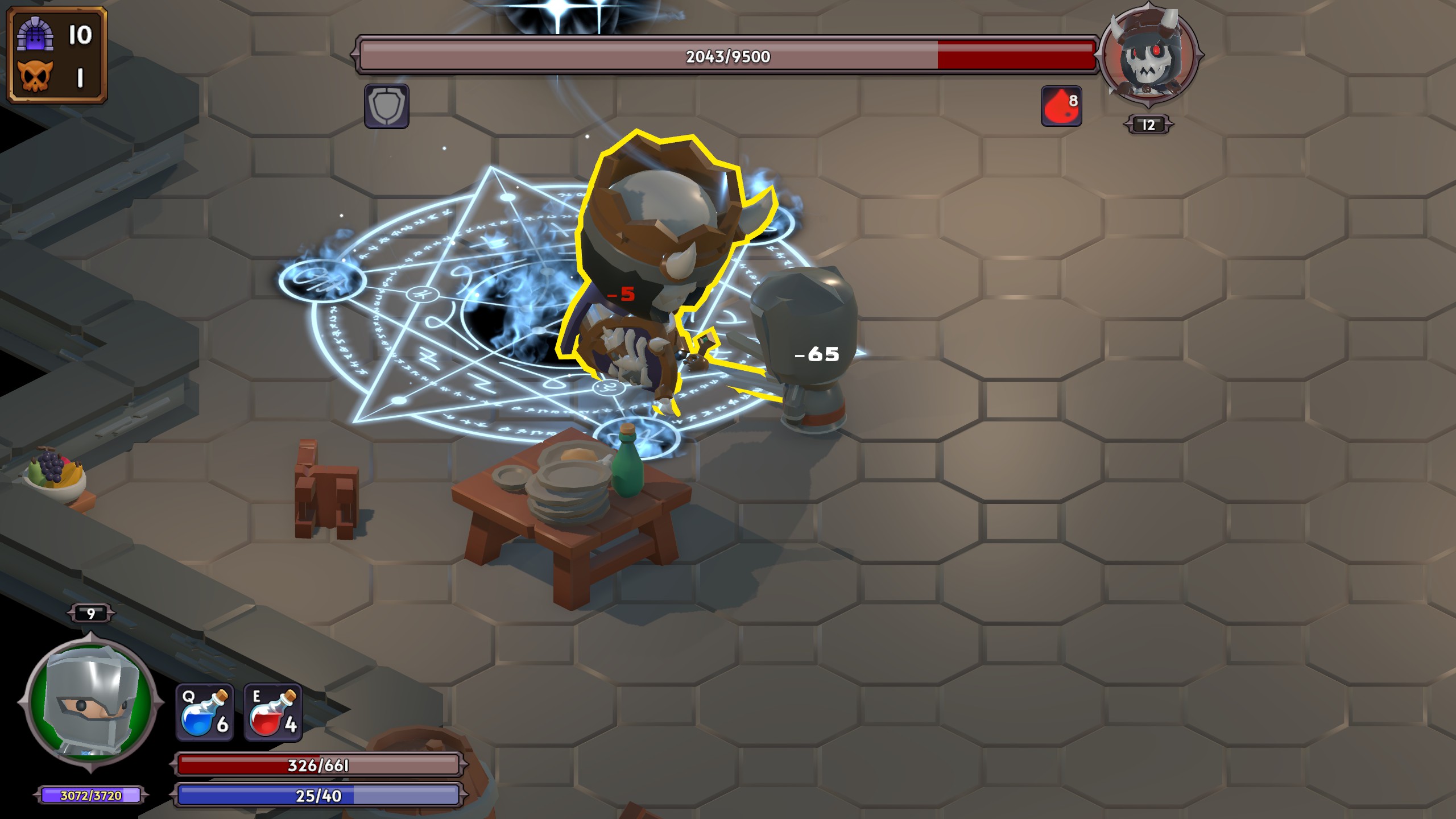Select the skeleton boss portrait
The height and width of the screenshot is (819, 1456).
[1149, 57]
